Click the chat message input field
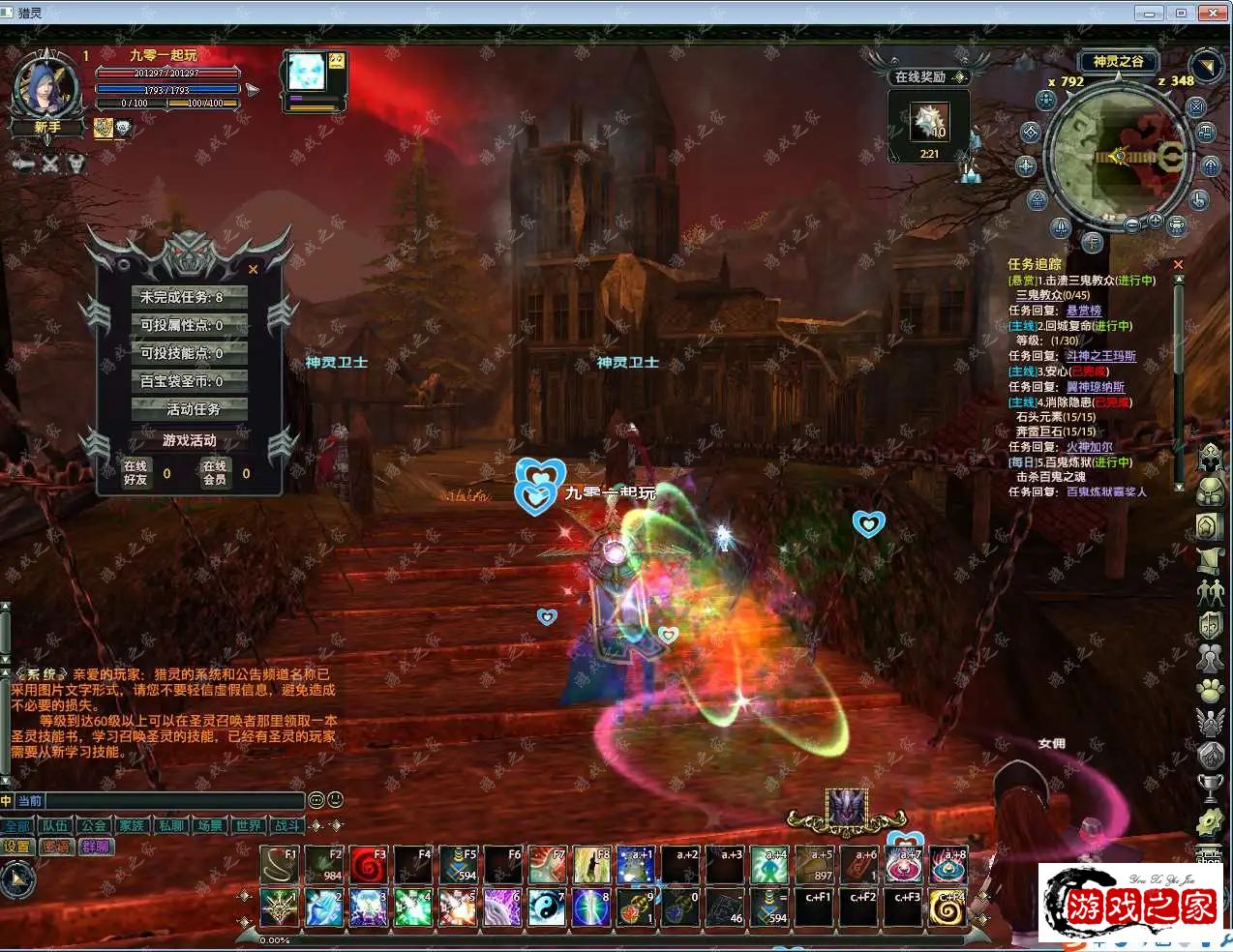The height and width of the screenshot is (952, 1233). (x=174, y=801)
